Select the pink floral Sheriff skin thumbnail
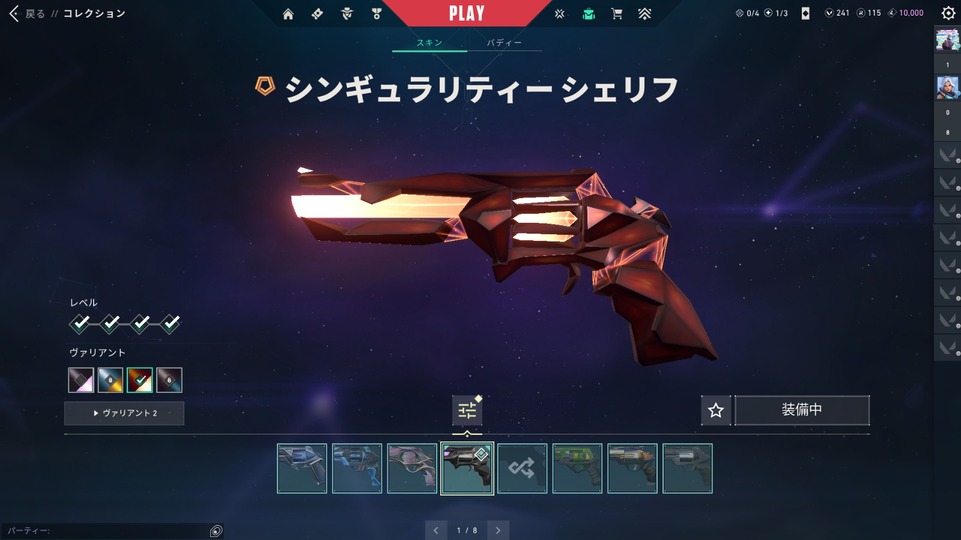 pos(412,468)
